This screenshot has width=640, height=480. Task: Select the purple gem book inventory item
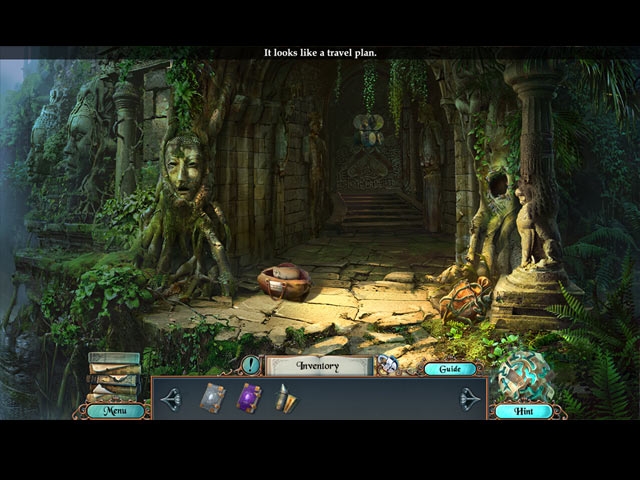tap(248, 398)
